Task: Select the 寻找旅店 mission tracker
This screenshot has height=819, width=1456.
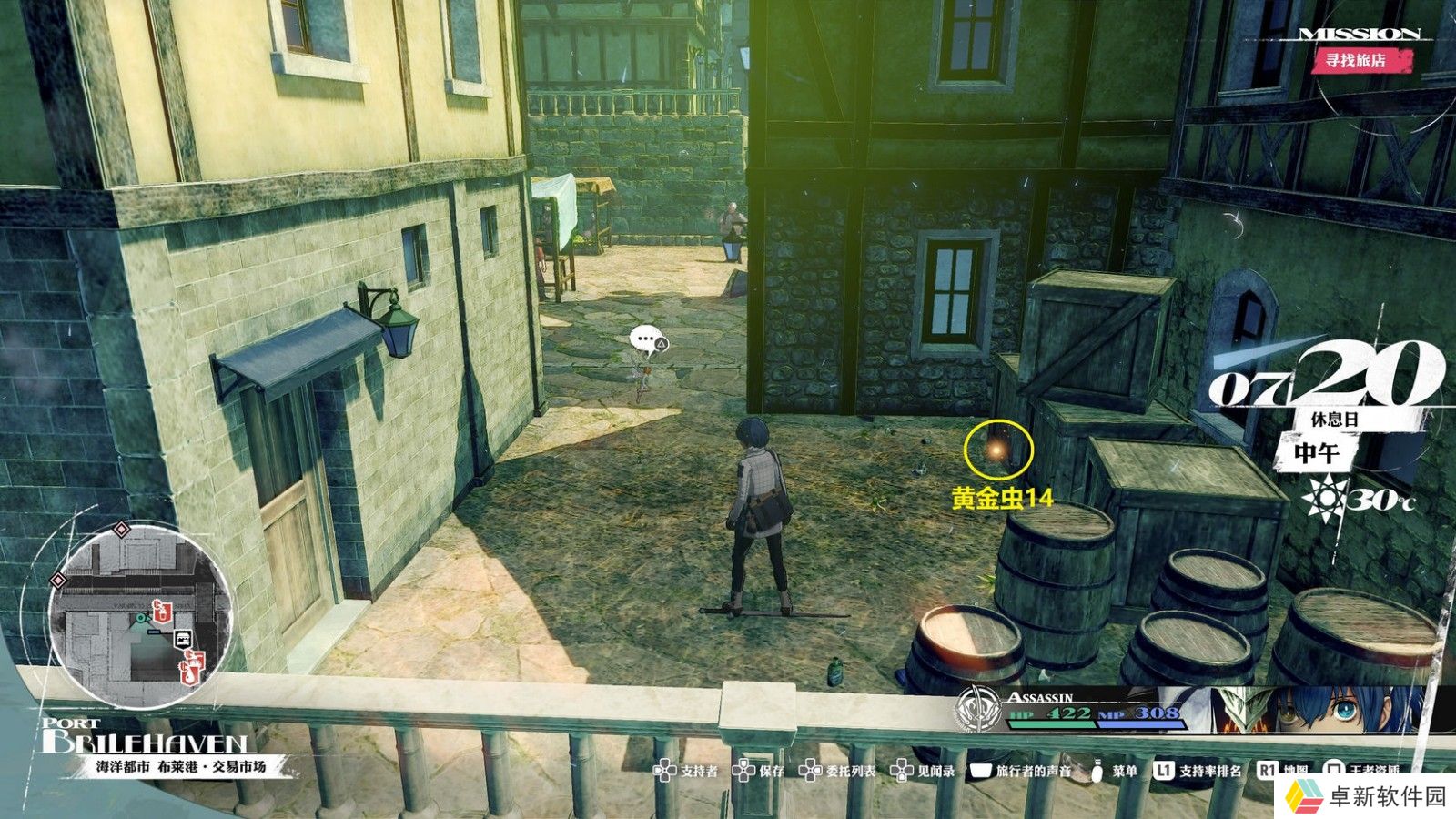Action: 1356,61
